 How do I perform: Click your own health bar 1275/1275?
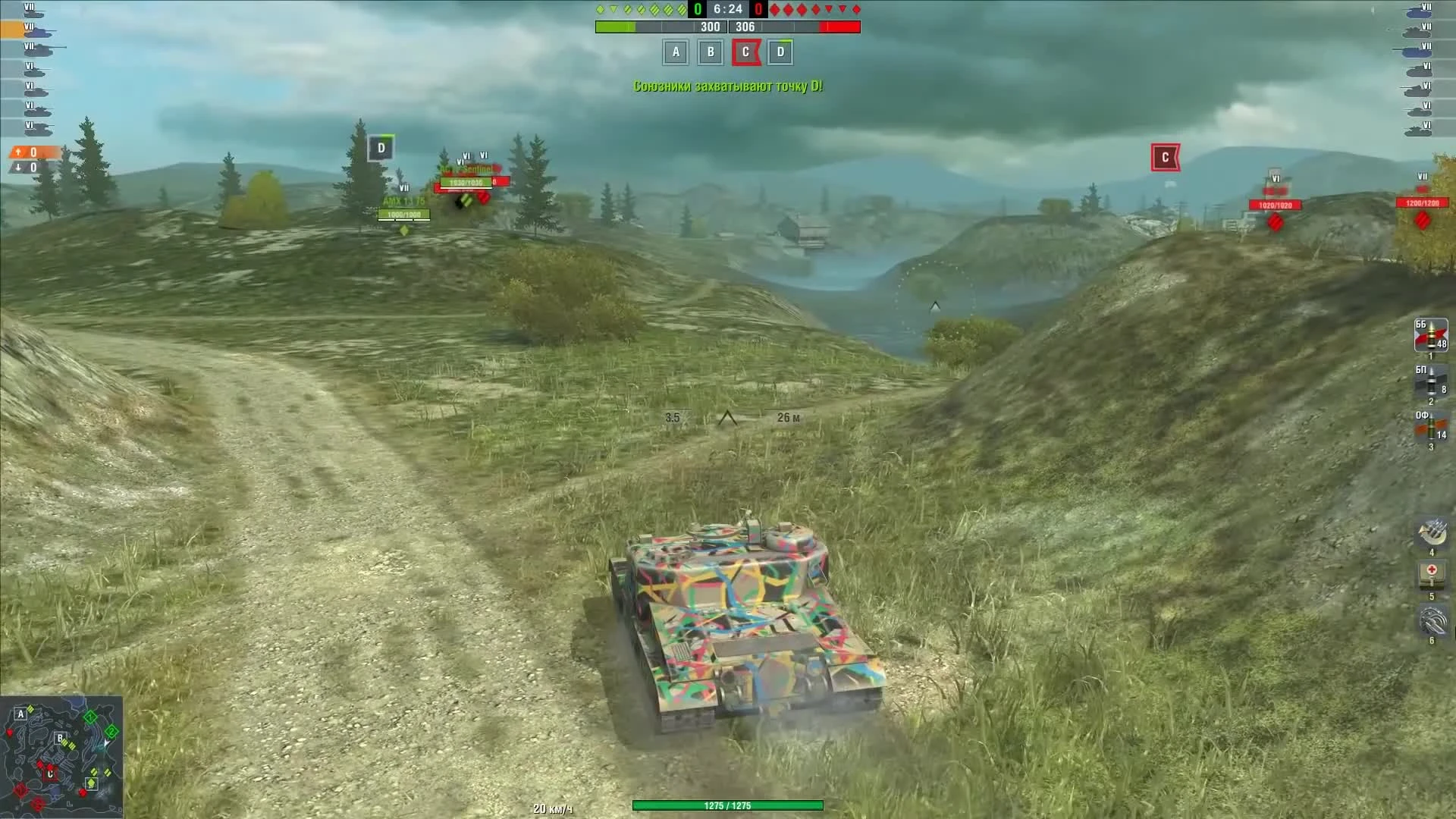click(x=728, y=806)
